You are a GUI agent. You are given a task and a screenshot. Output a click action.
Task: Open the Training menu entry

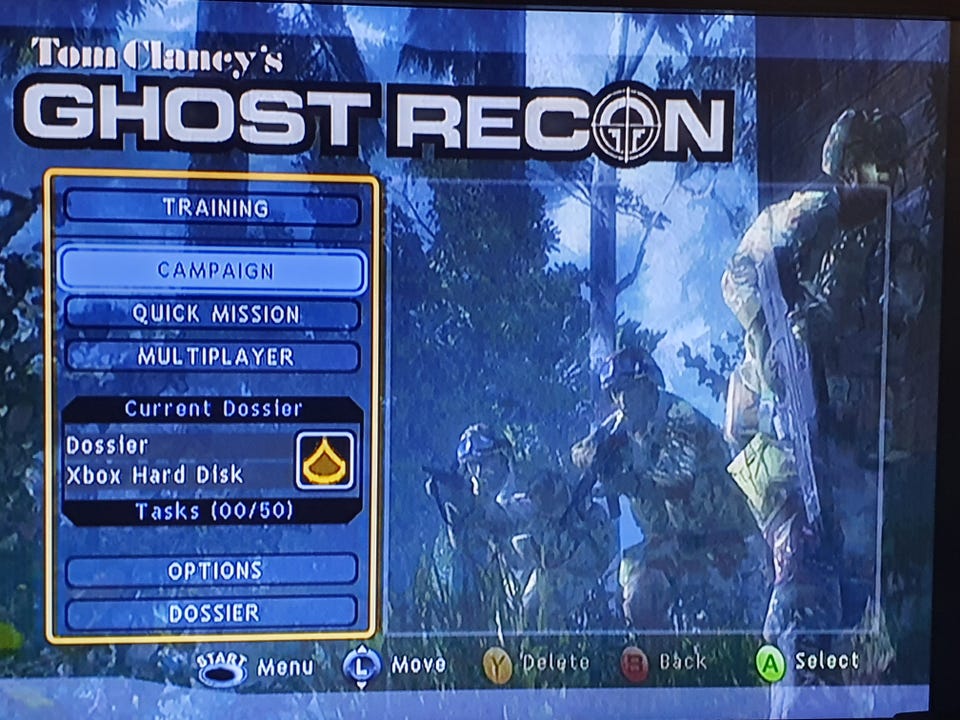point(212,208)
